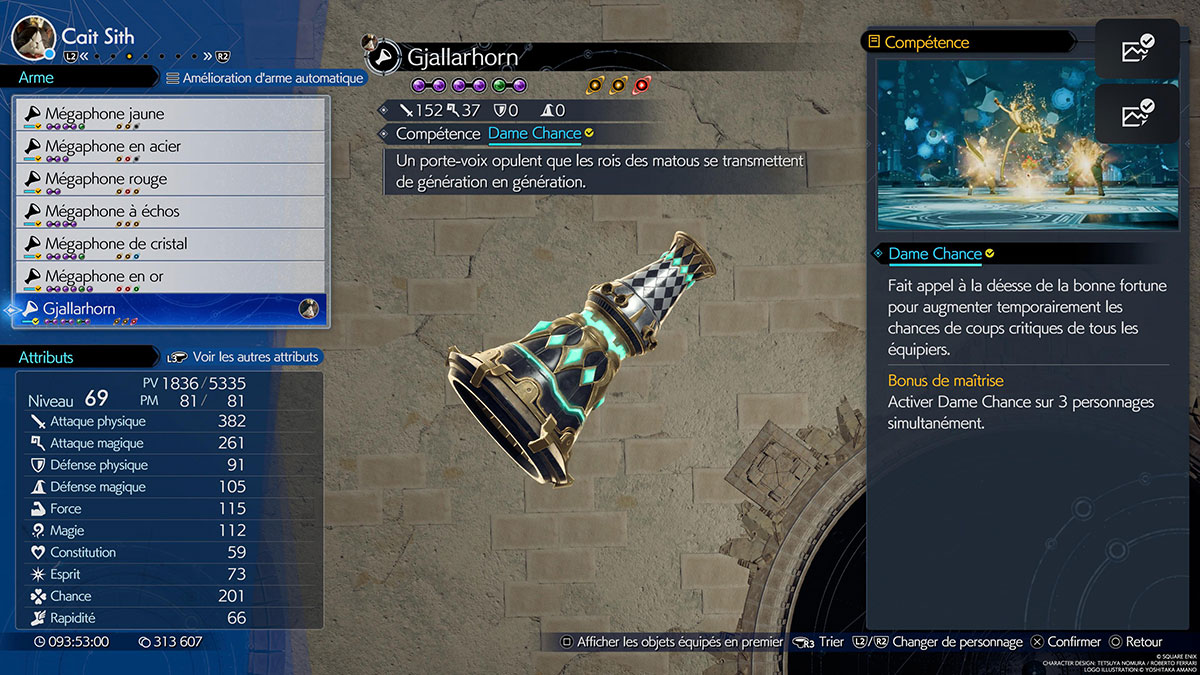Viewport: 1200px width, 675px height.
Task: Select the Gjallarhorn weapon row
Action: 170,309
